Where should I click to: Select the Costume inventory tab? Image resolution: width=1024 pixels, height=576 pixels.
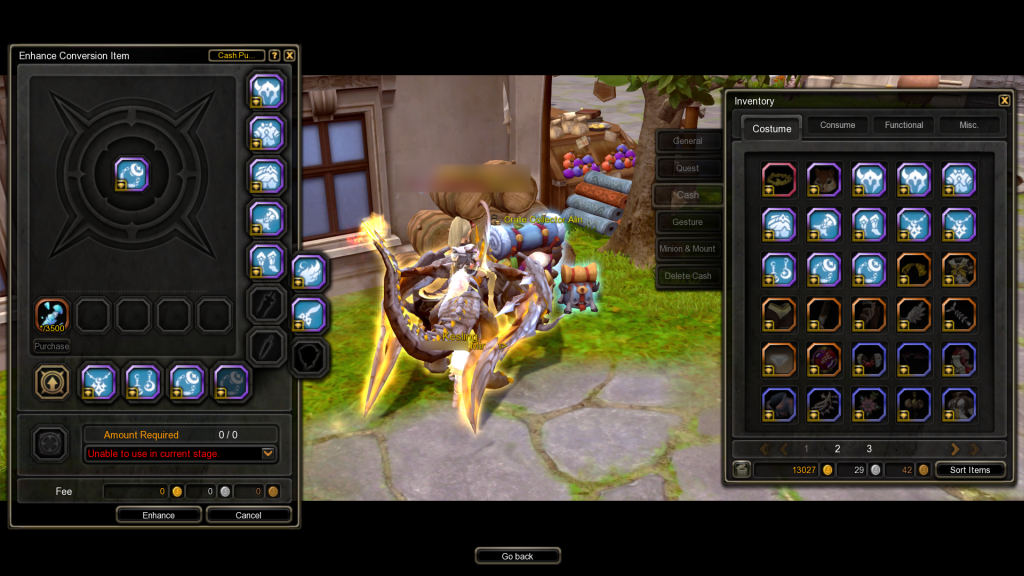772,128
